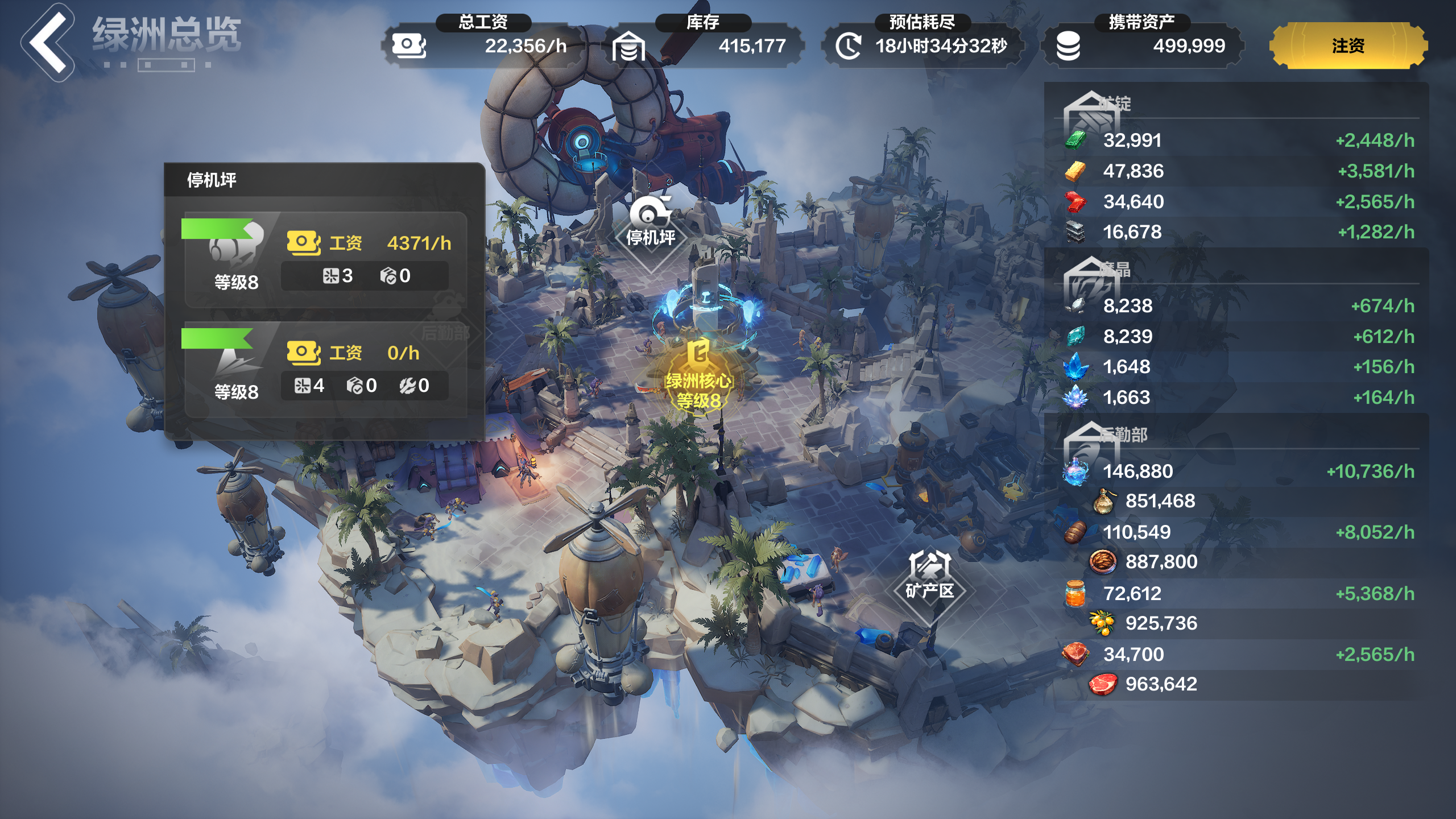Go back with the arrow button
The image size is (1456, 819).
coord(48,43)
